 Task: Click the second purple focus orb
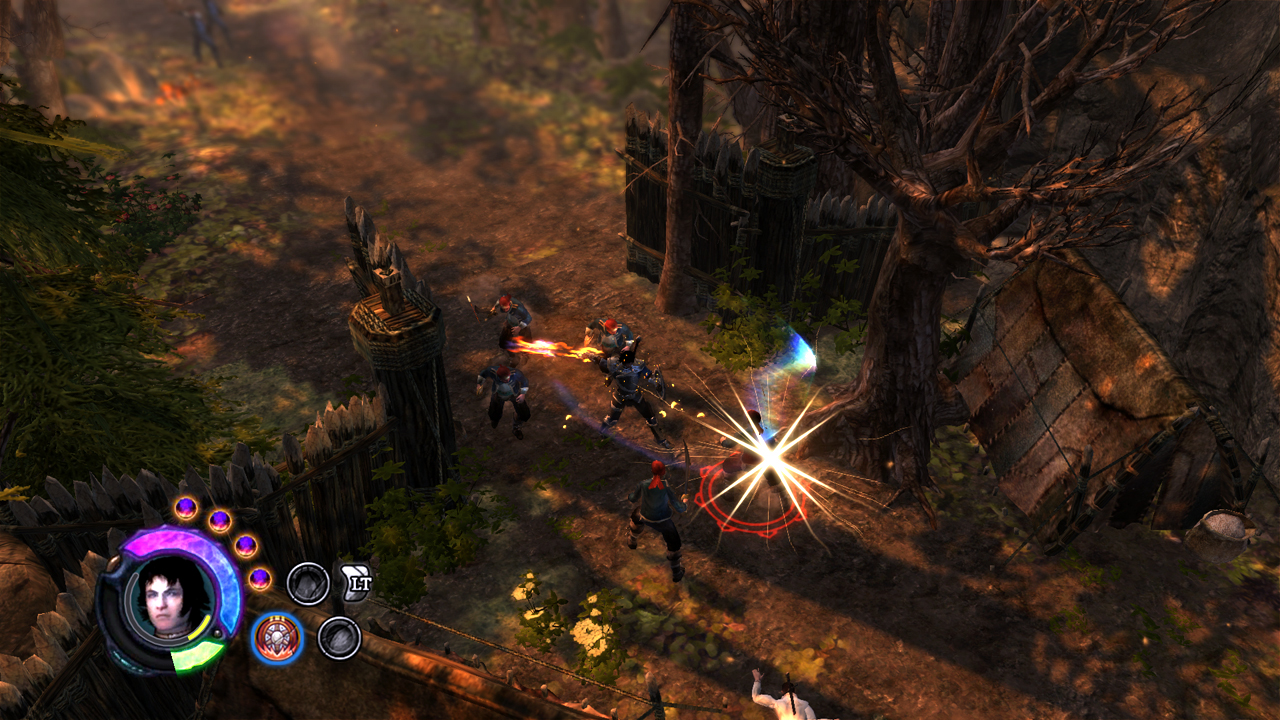point(221,520)
